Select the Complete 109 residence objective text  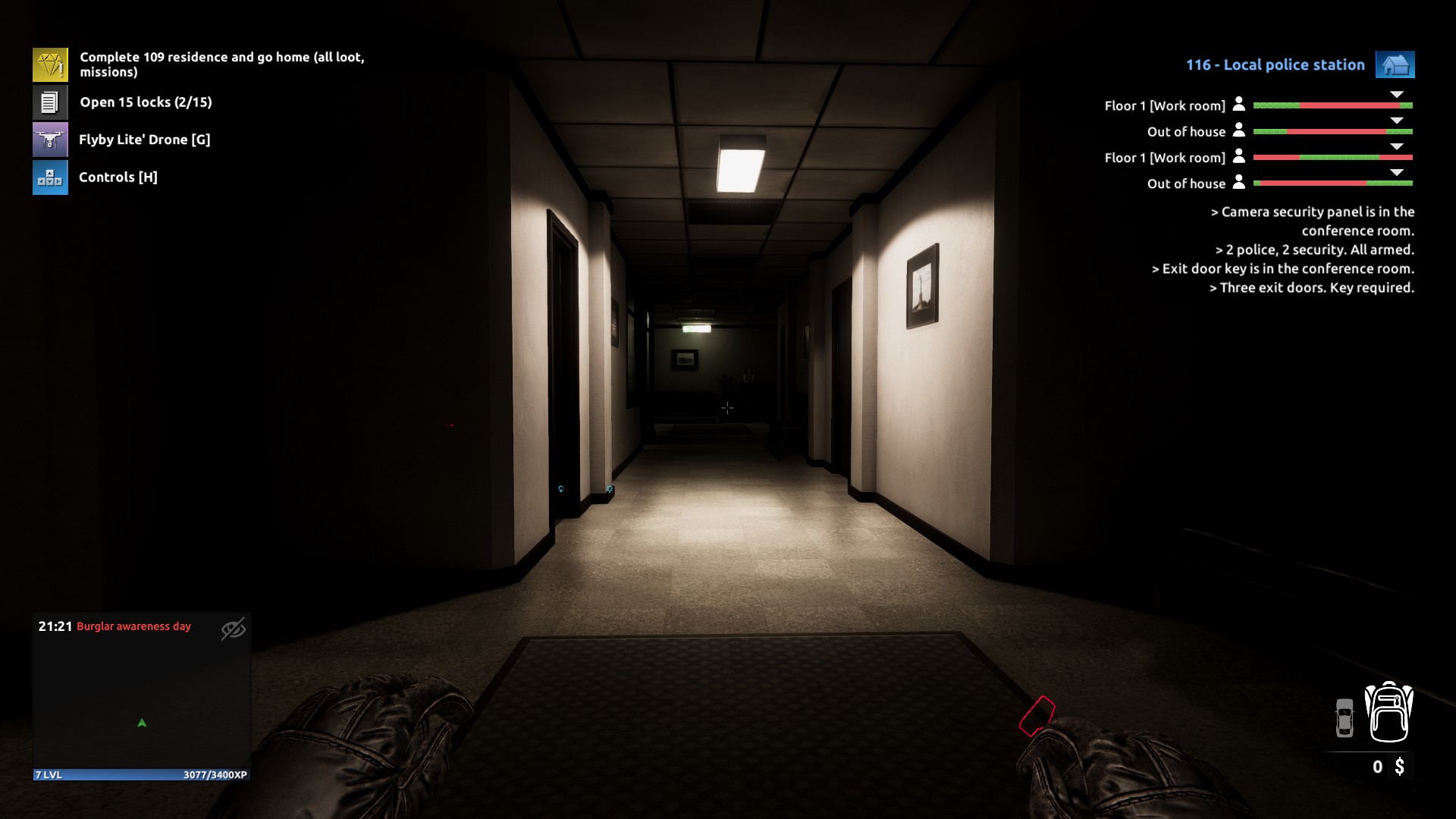220,64
